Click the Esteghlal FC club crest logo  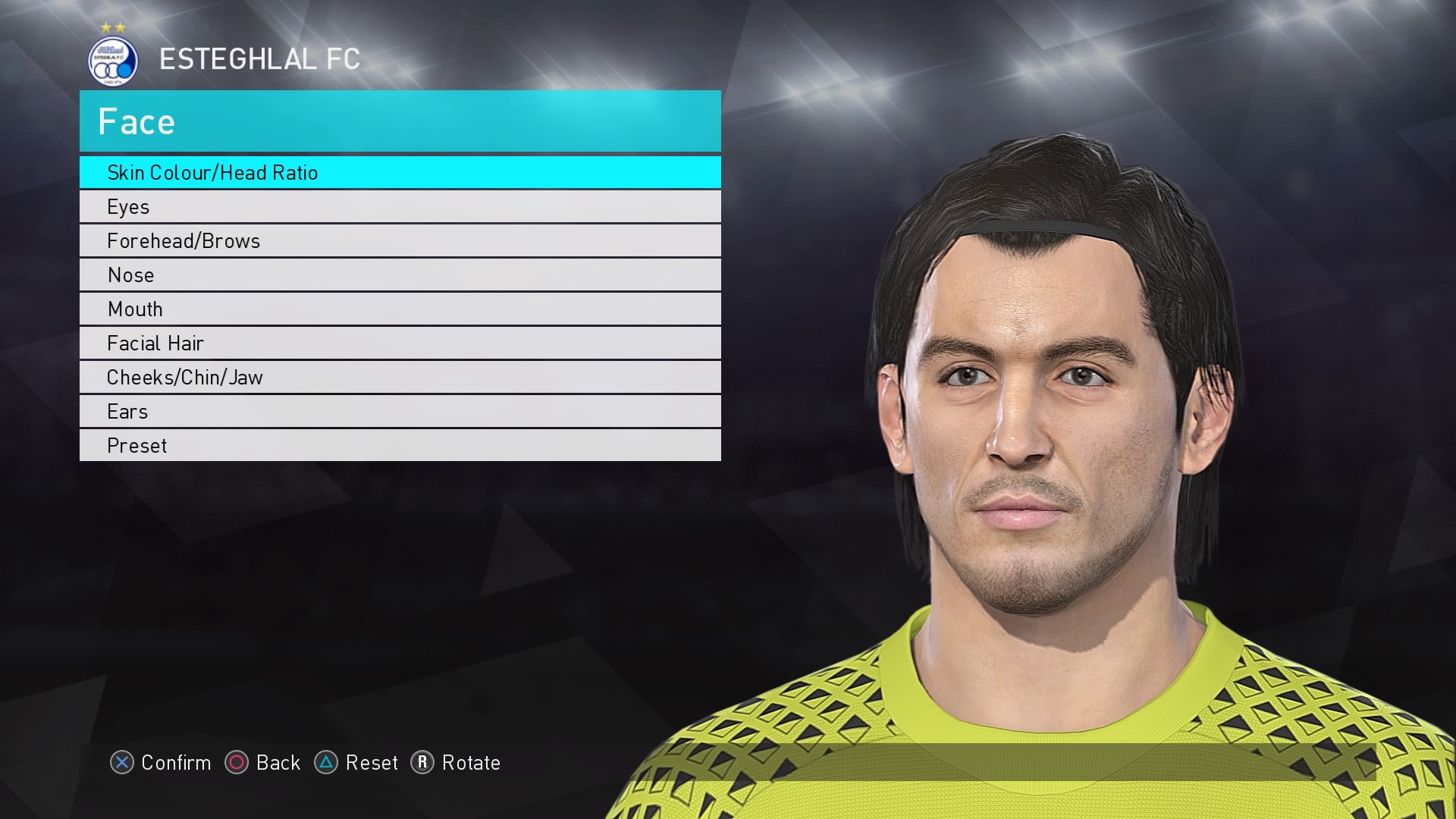coord(112,61)
